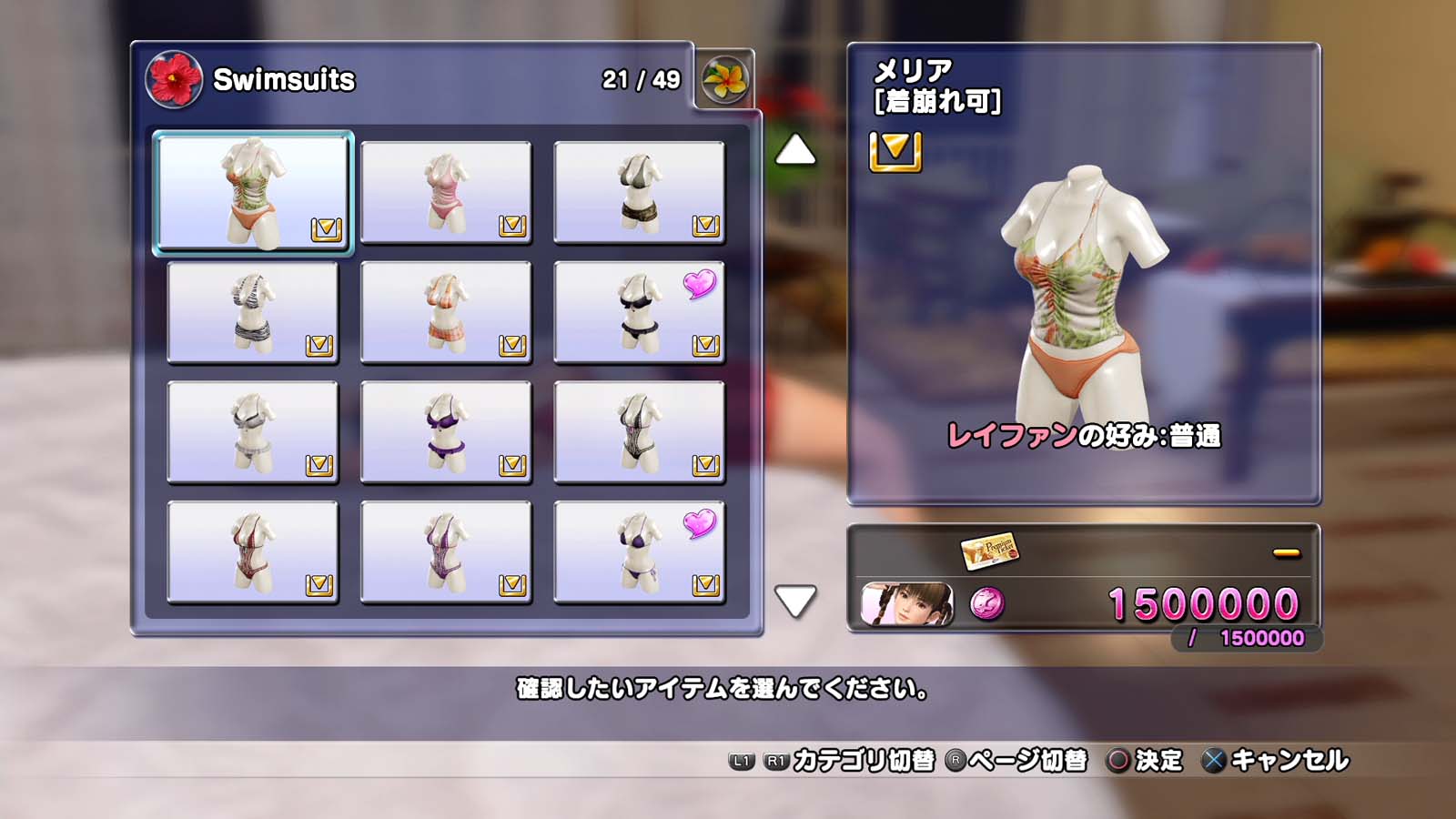The width and height of the screenshot is (1456, 819).
Task: Open the red hibiscus Swimsuits category
Action: pos(174,79)
